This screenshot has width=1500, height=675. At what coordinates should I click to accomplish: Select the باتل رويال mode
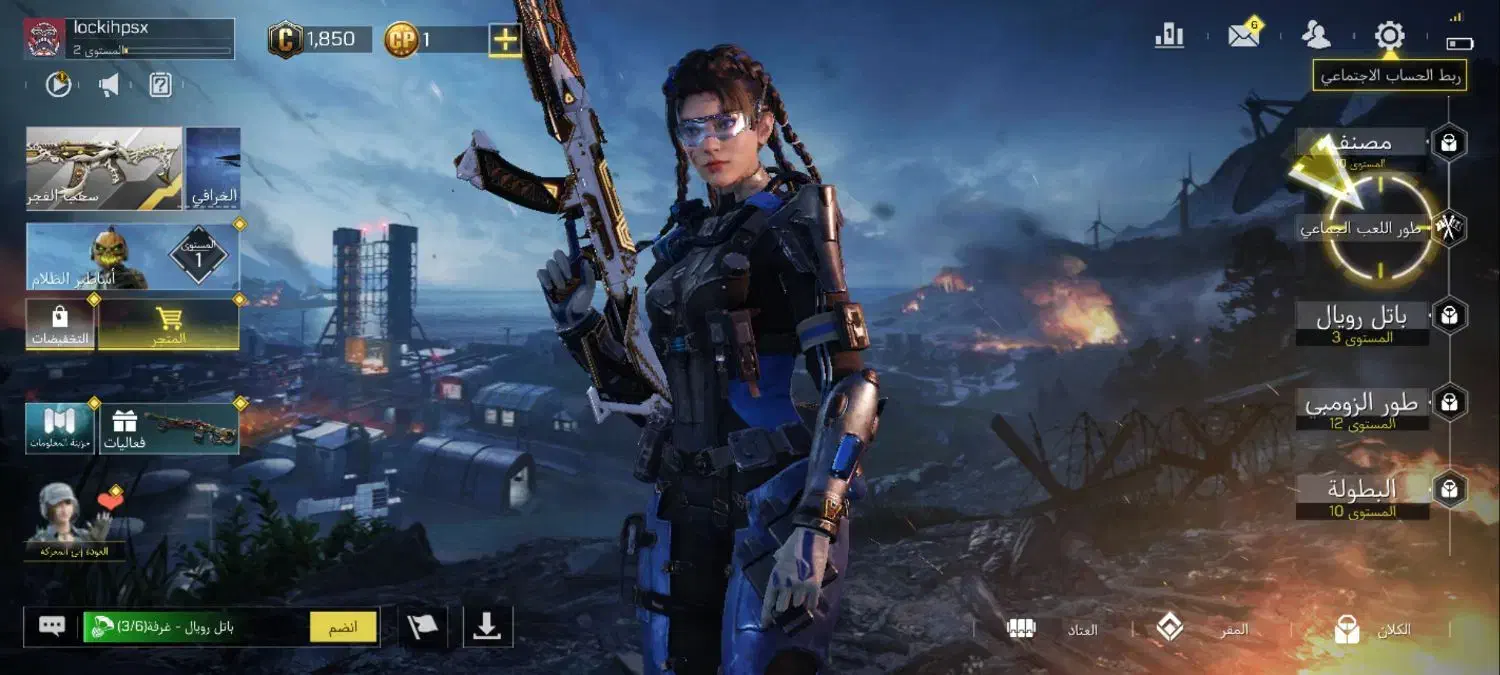tap(1362, 319)
